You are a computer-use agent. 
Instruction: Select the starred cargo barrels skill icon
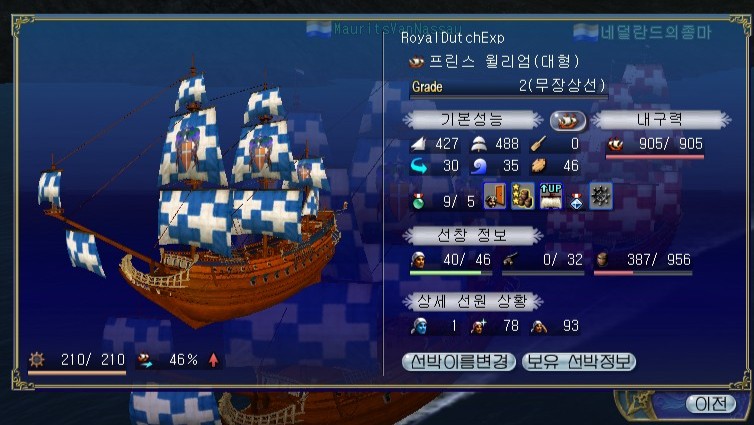pyautogui.click(x=522, y=197)
